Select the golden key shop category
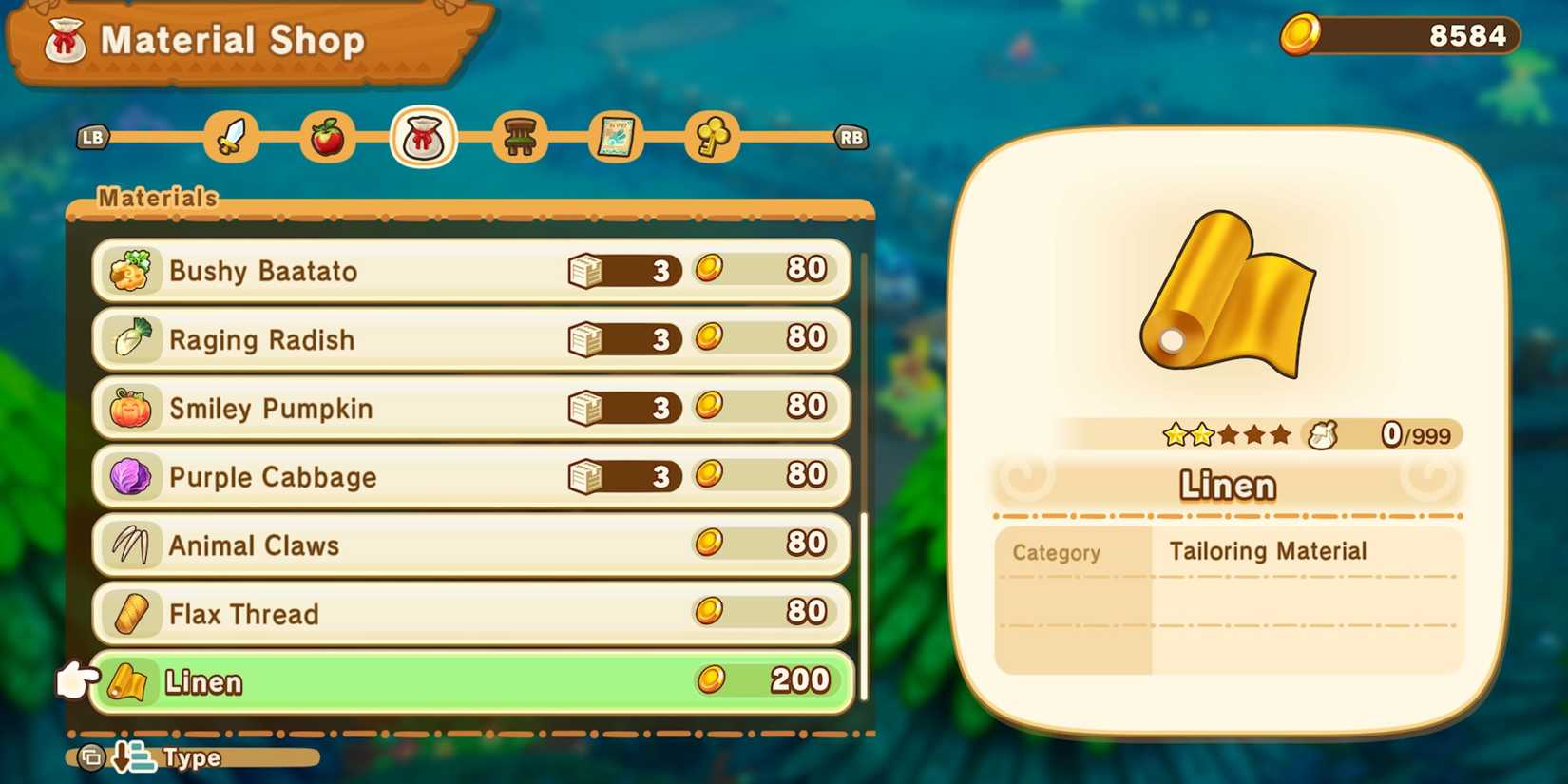 click(714, 136)
